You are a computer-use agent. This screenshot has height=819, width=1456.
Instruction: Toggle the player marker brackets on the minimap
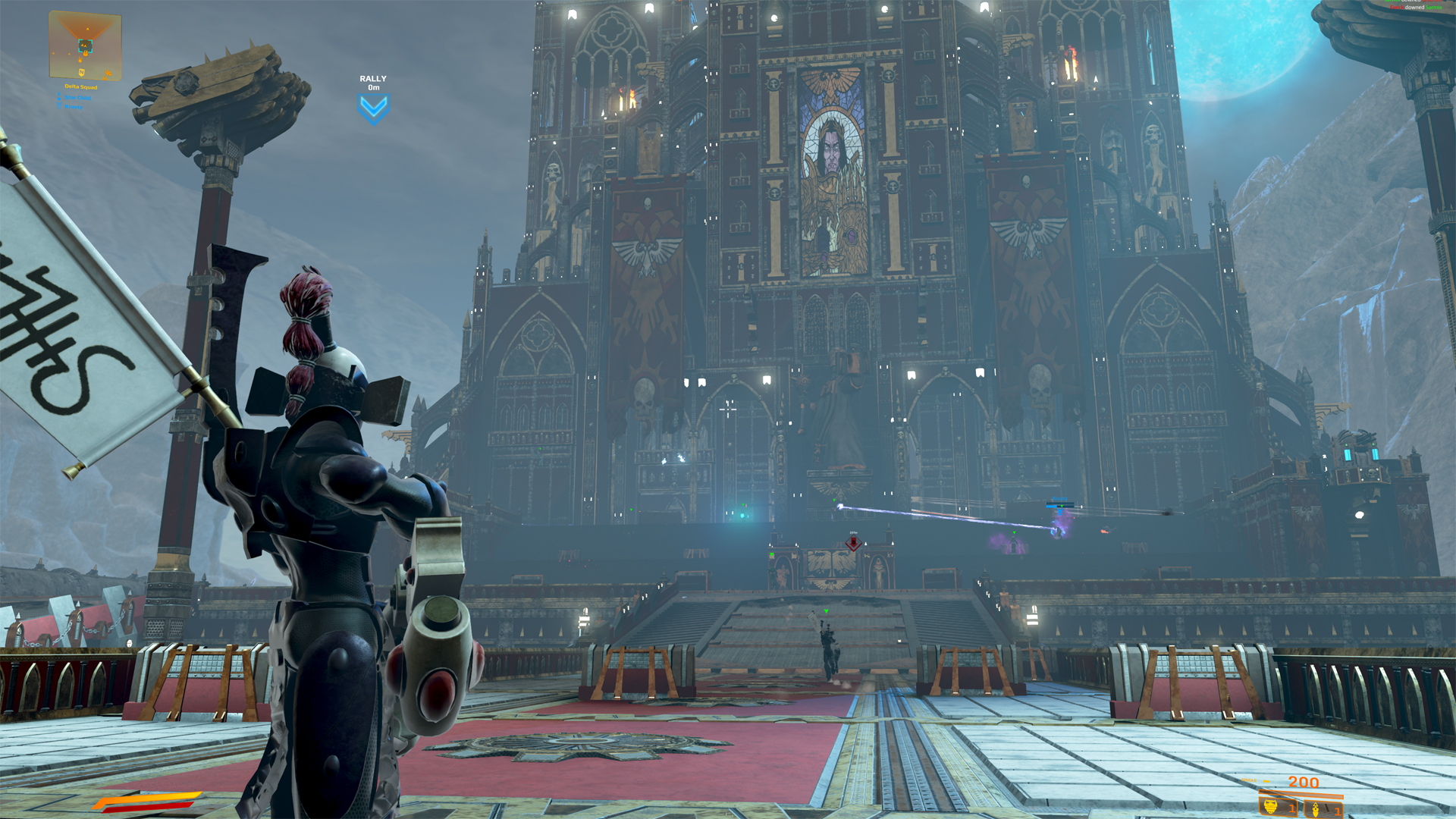85,45
